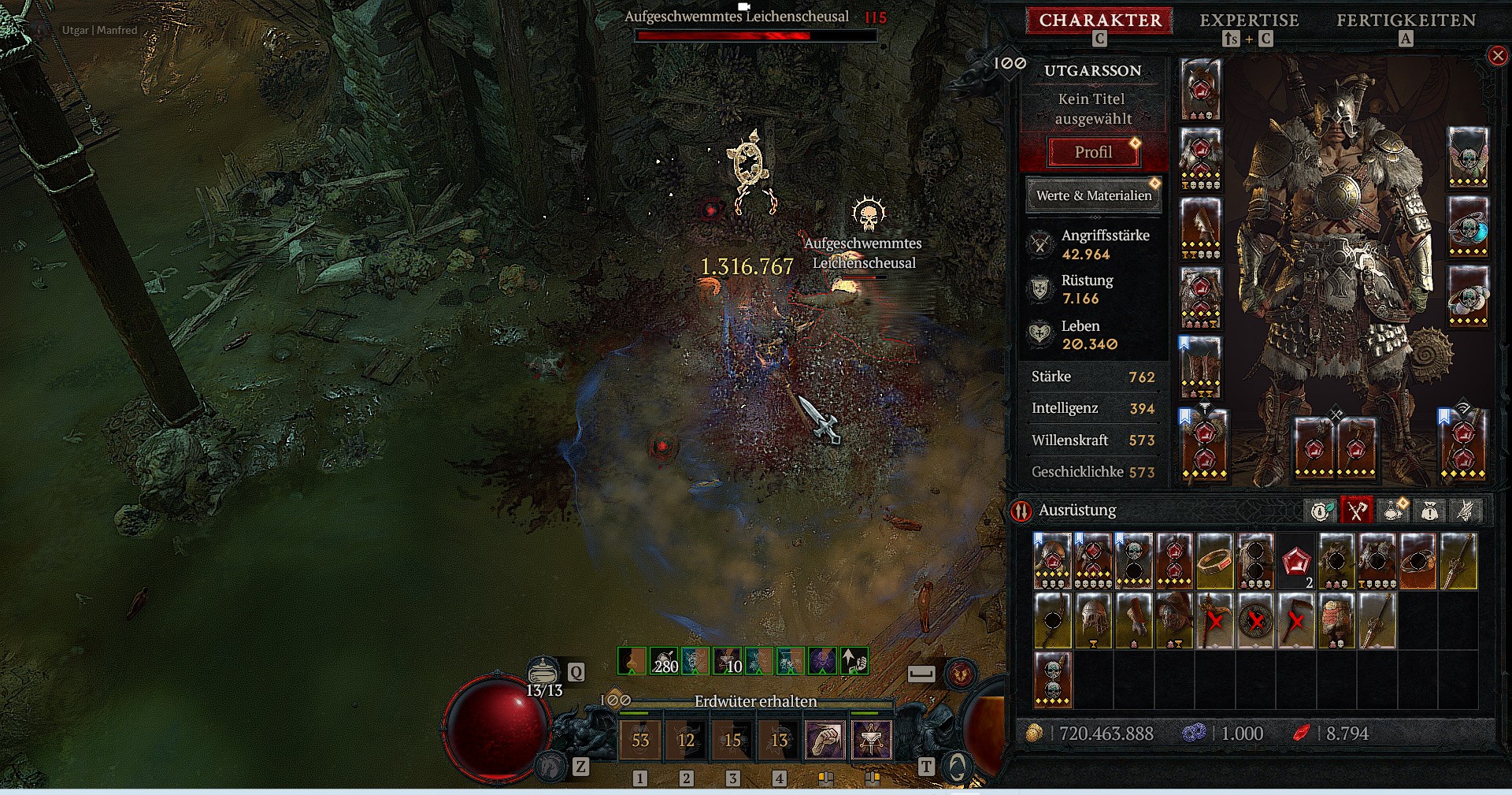Pick the plain iron helmet in inventory

click(x=1092, y=621)
